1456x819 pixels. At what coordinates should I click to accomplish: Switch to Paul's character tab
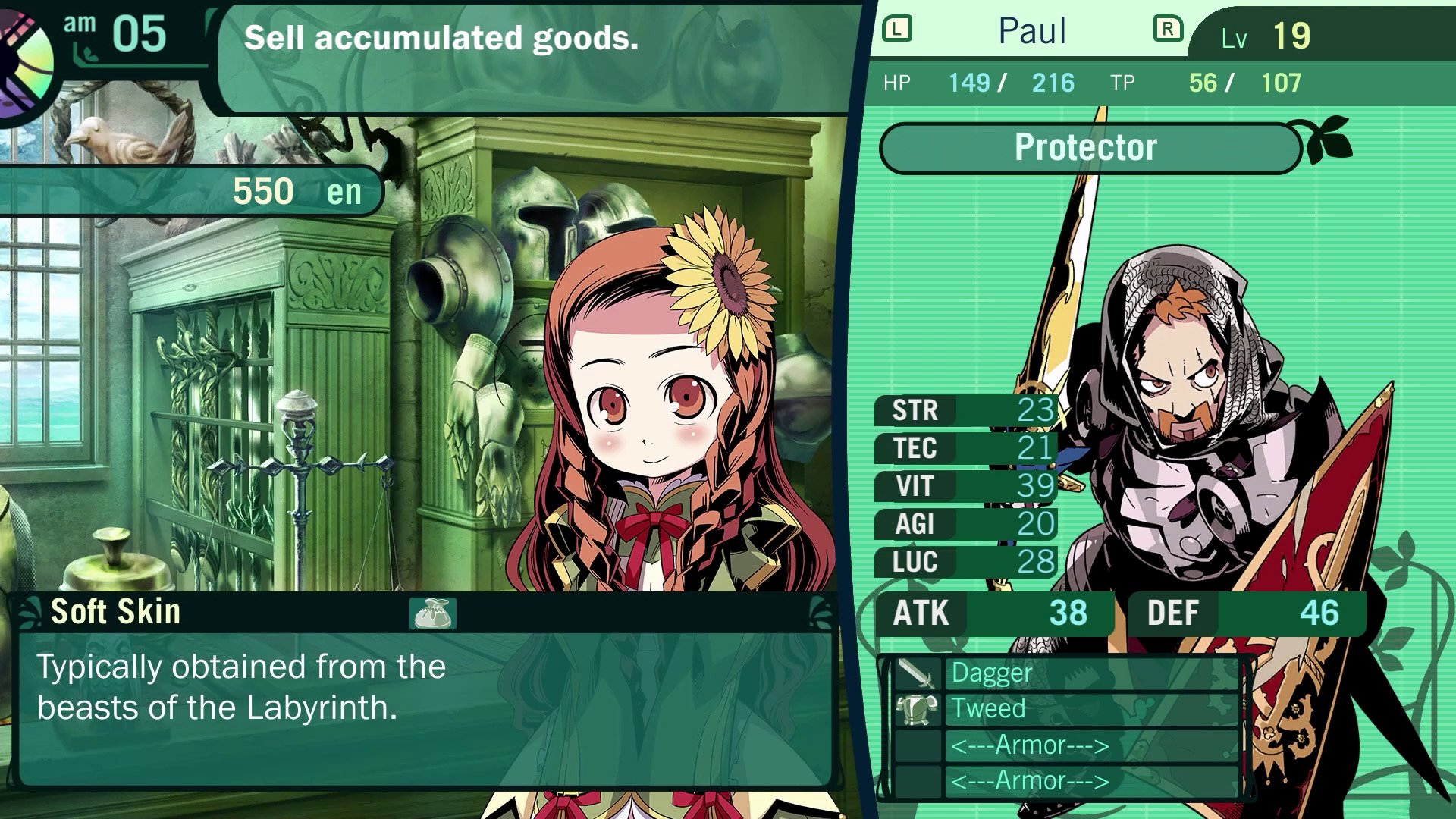click(1031, 30)
